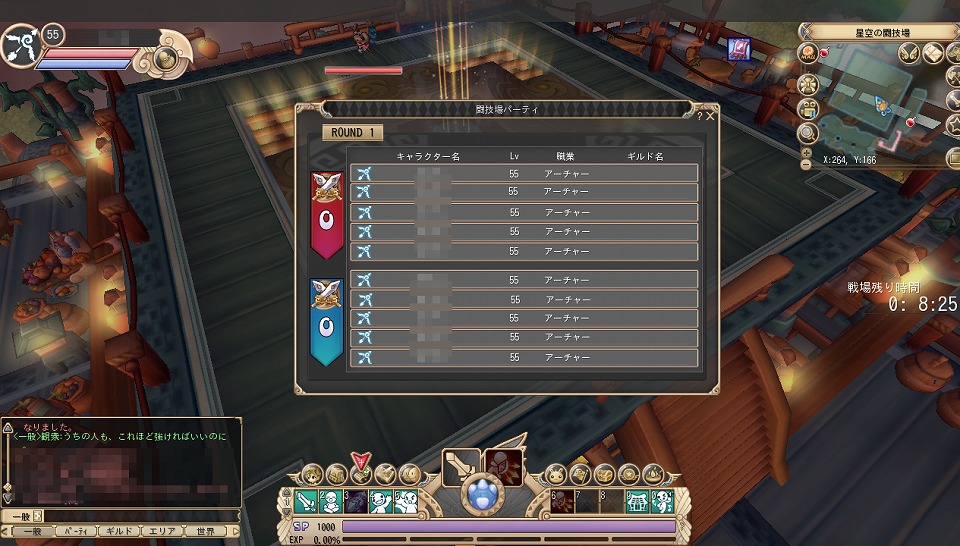Zoom out the minimap with the minus button
The height and width of the screenshot is (546, 960).
click(807, 163)
